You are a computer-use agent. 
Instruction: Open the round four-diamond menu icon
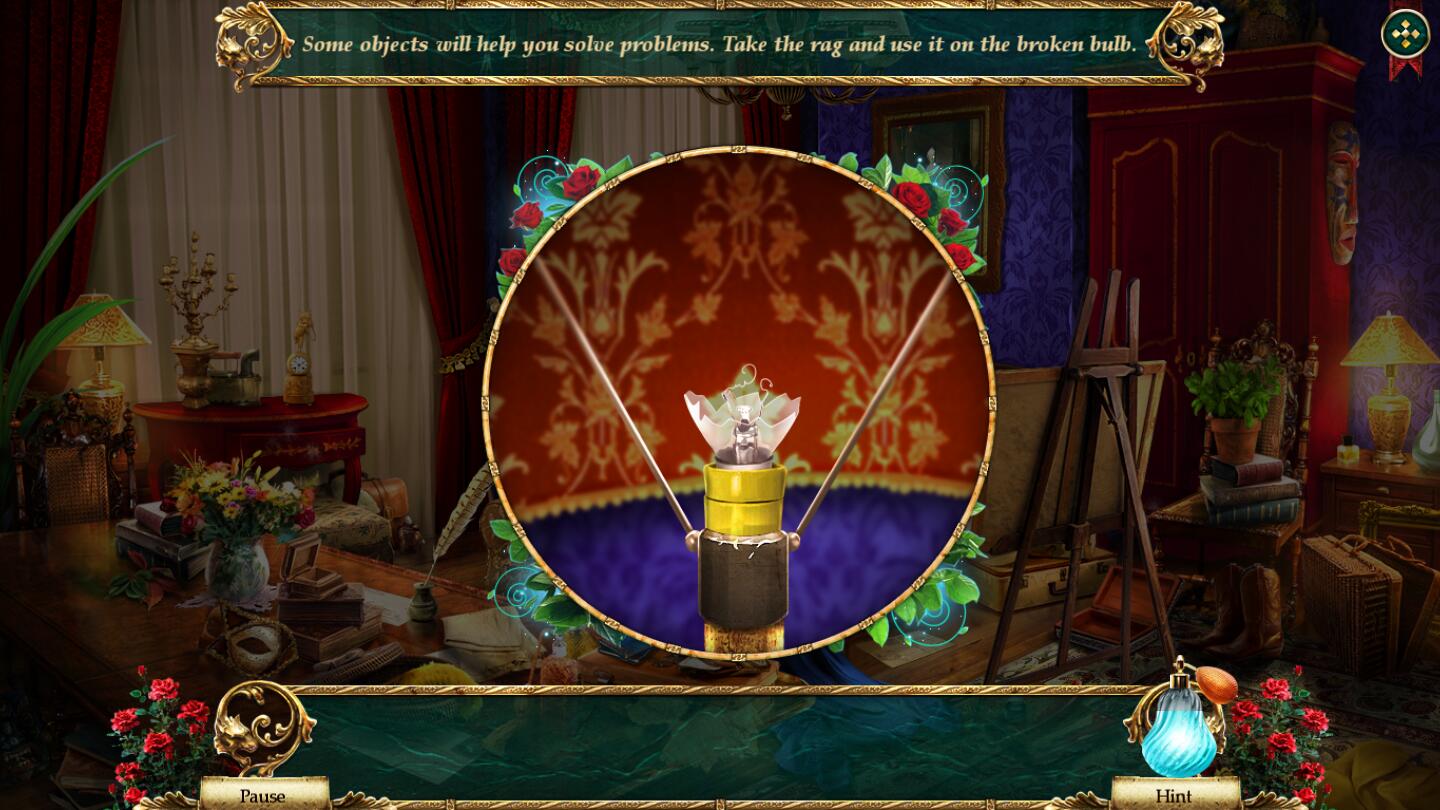(x=1405, y=35)
